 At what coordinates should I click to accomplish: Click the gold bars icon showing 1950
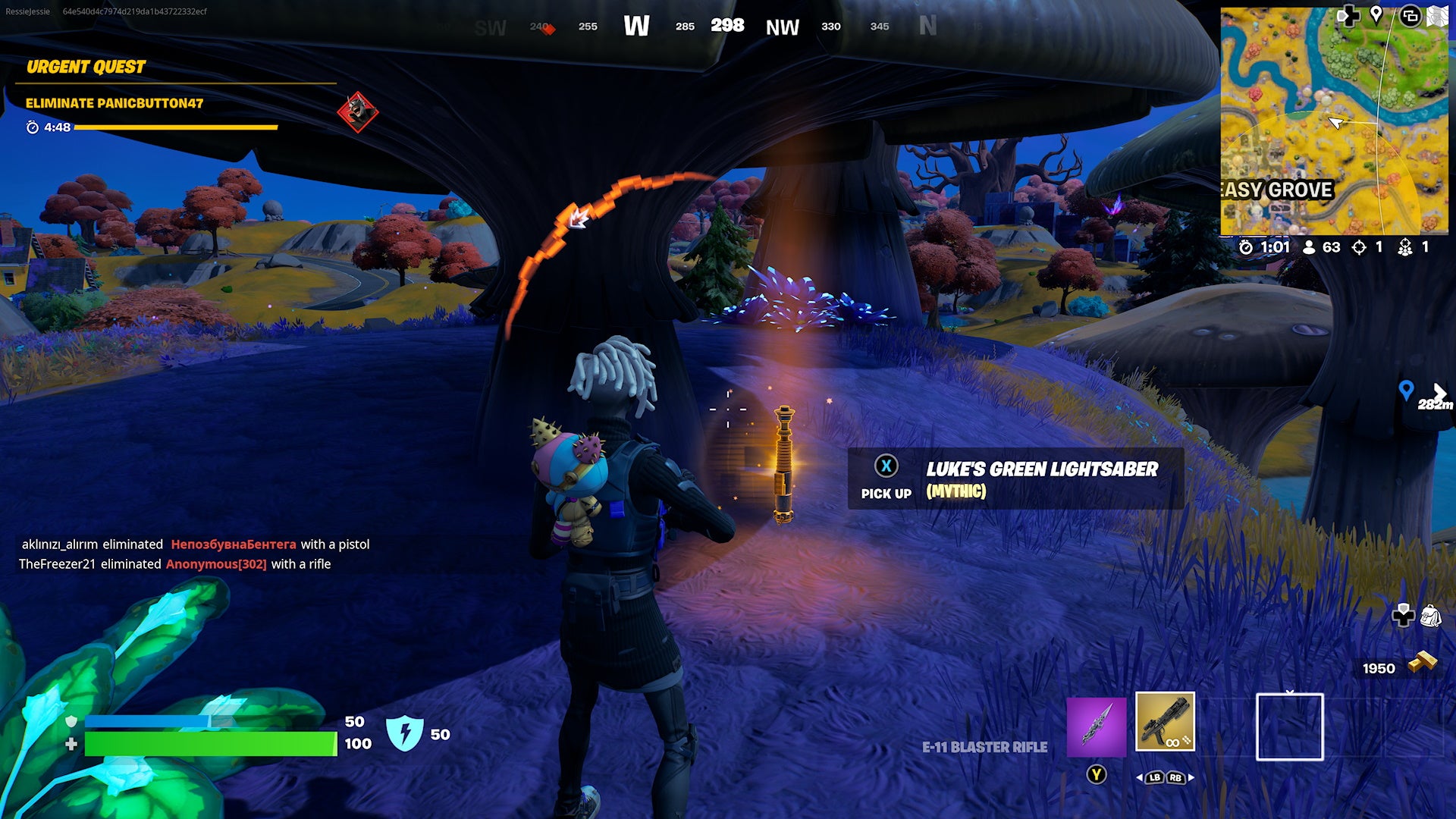pos(1423,661)
